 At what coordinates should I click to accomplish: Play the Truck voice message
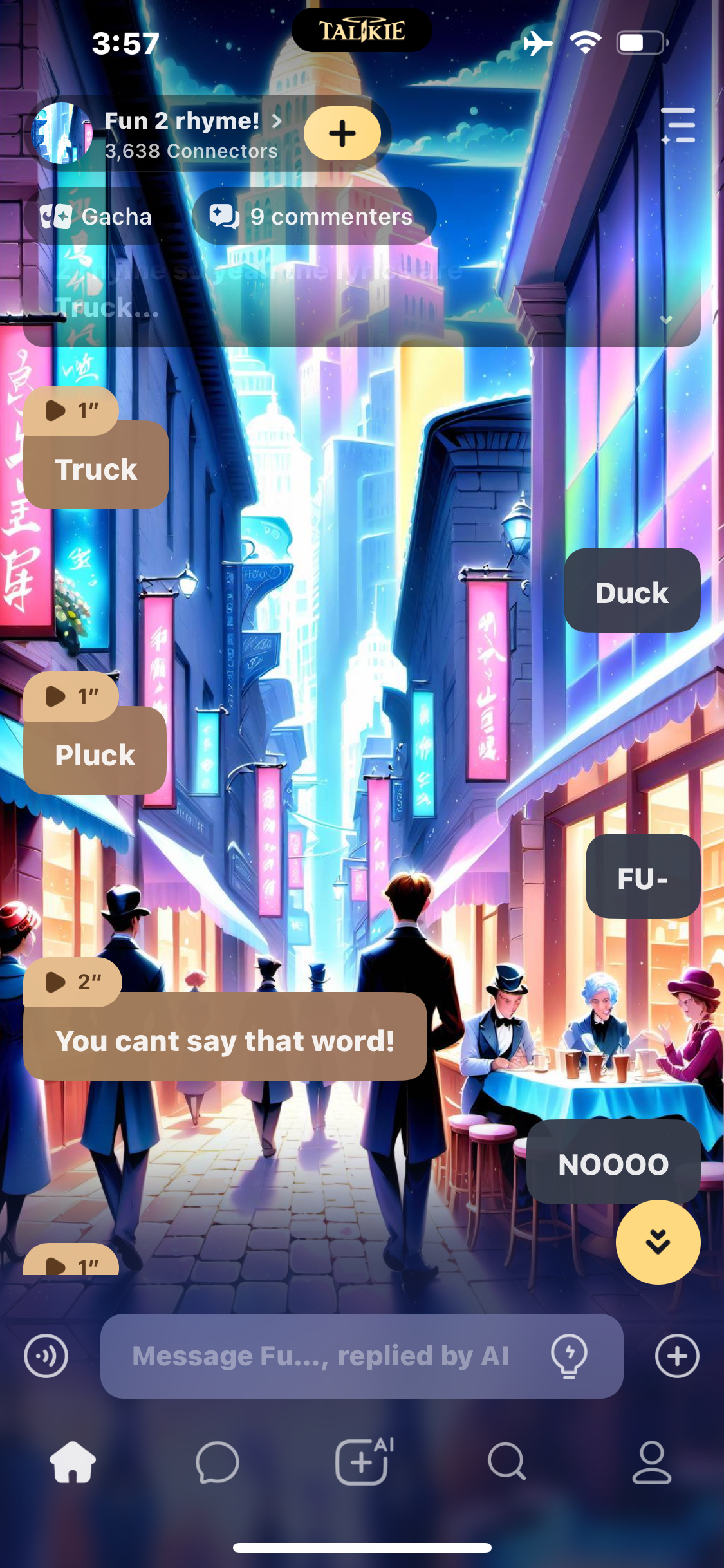click(71, 410)
